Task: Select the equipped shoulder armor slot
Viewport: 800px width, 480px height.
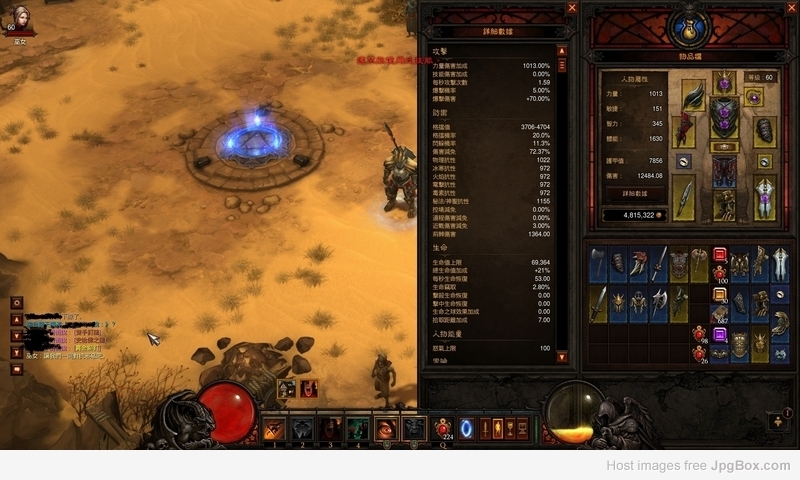Action: (691, 98)
